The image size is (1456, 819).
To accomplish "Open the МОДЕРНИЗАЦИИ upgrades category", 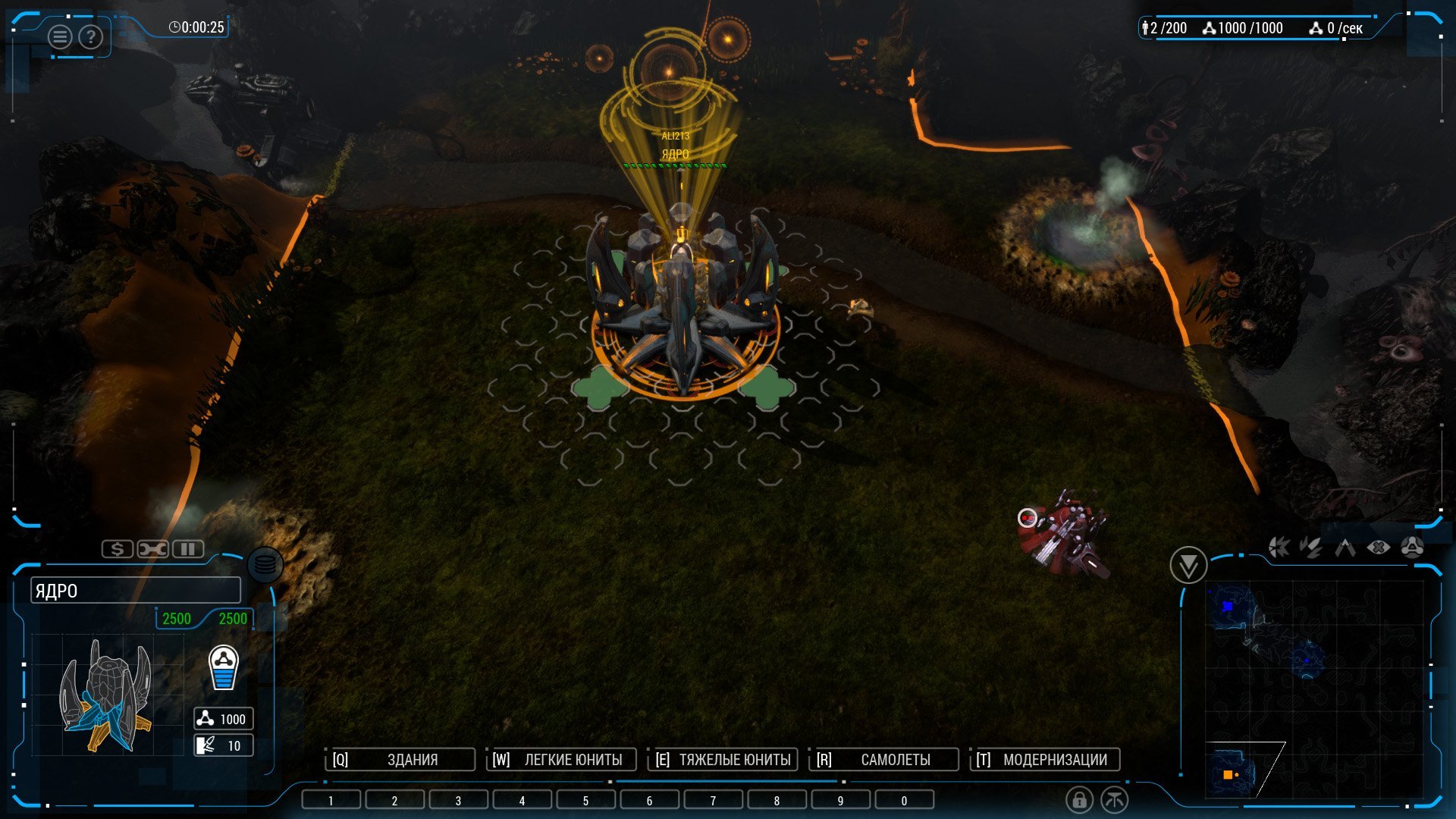I will point(1046,759).
